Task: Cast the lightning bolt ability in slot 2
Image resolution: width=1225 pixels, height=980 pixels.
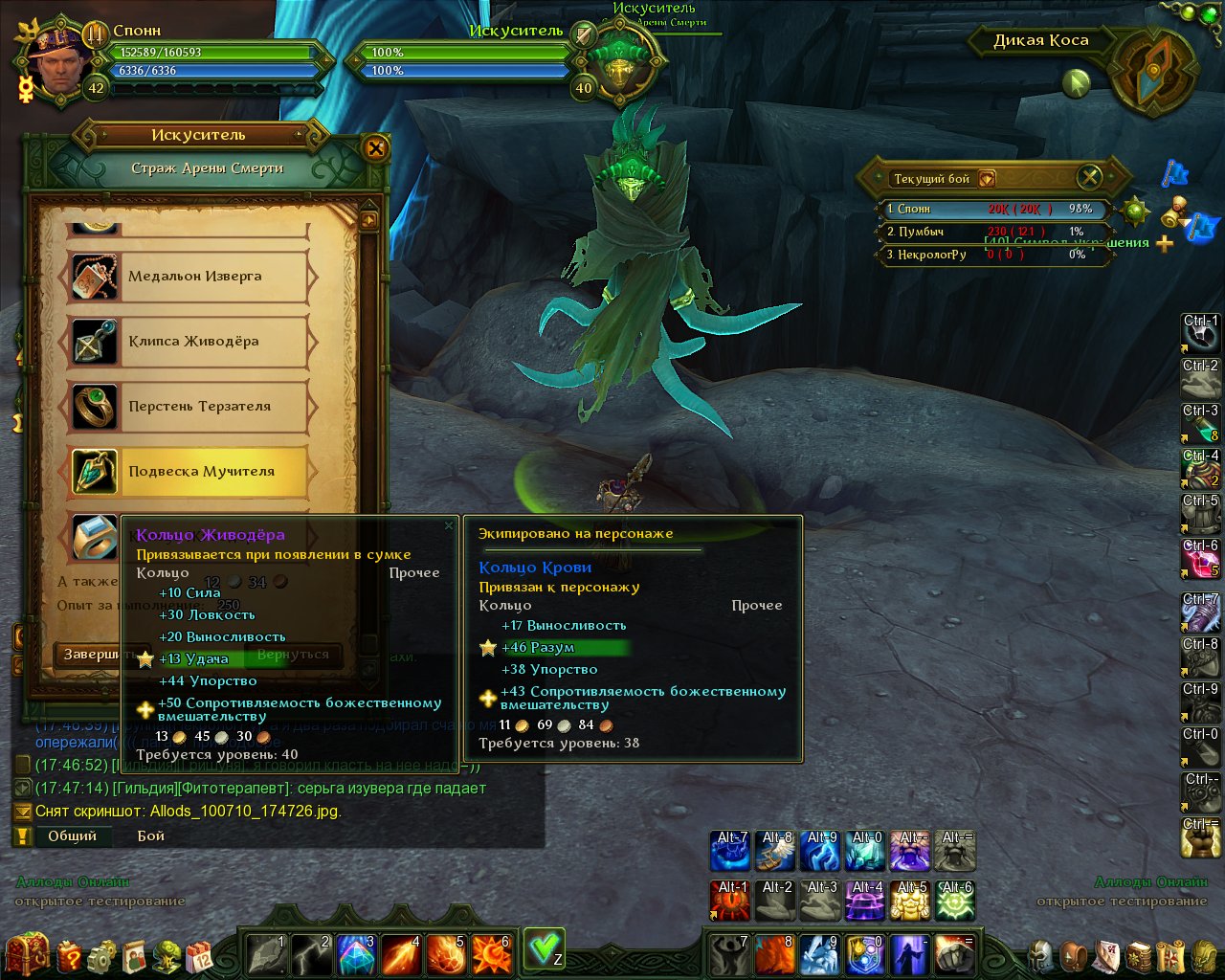Action: click(x=311, y=954)
